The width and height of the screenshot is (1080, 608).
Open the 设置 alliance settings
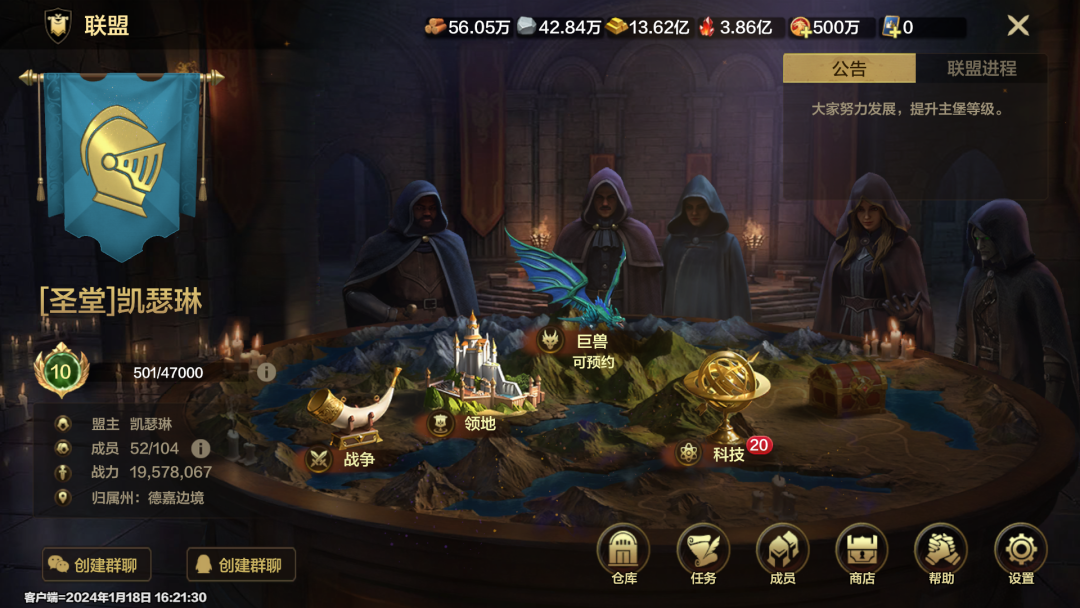pos(1020,553)
